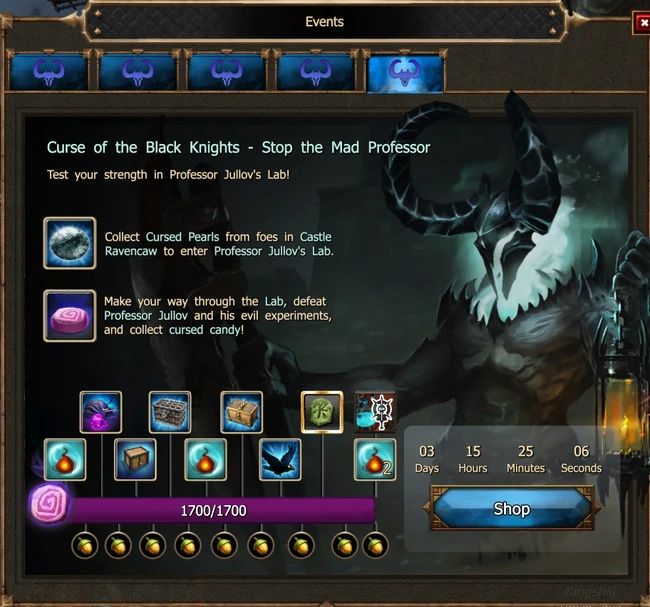The width and height of the screenshot is (650, 607).
Task: Close the Events window
Action: point(642,24)
